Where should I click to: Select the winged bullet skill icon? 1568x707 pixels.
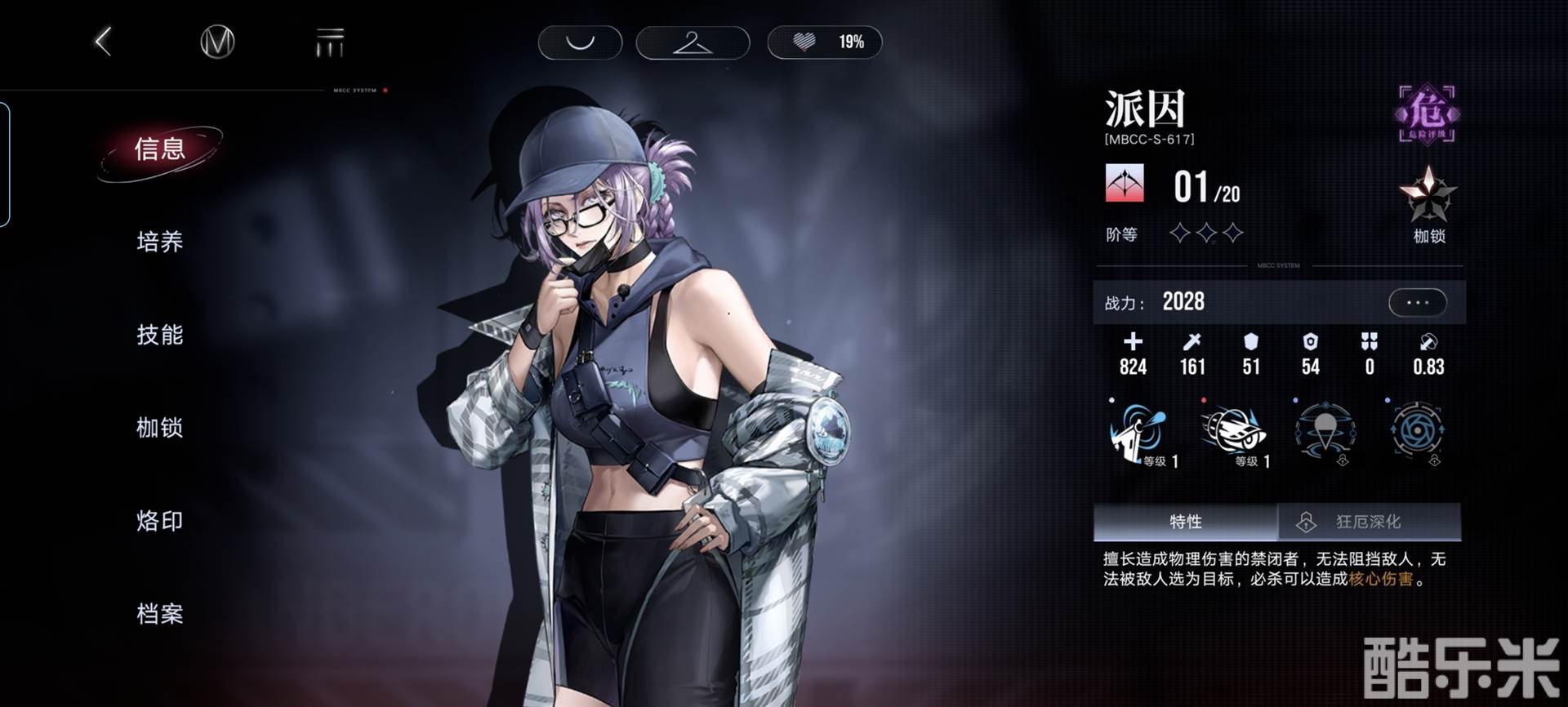click(1233, 433)
